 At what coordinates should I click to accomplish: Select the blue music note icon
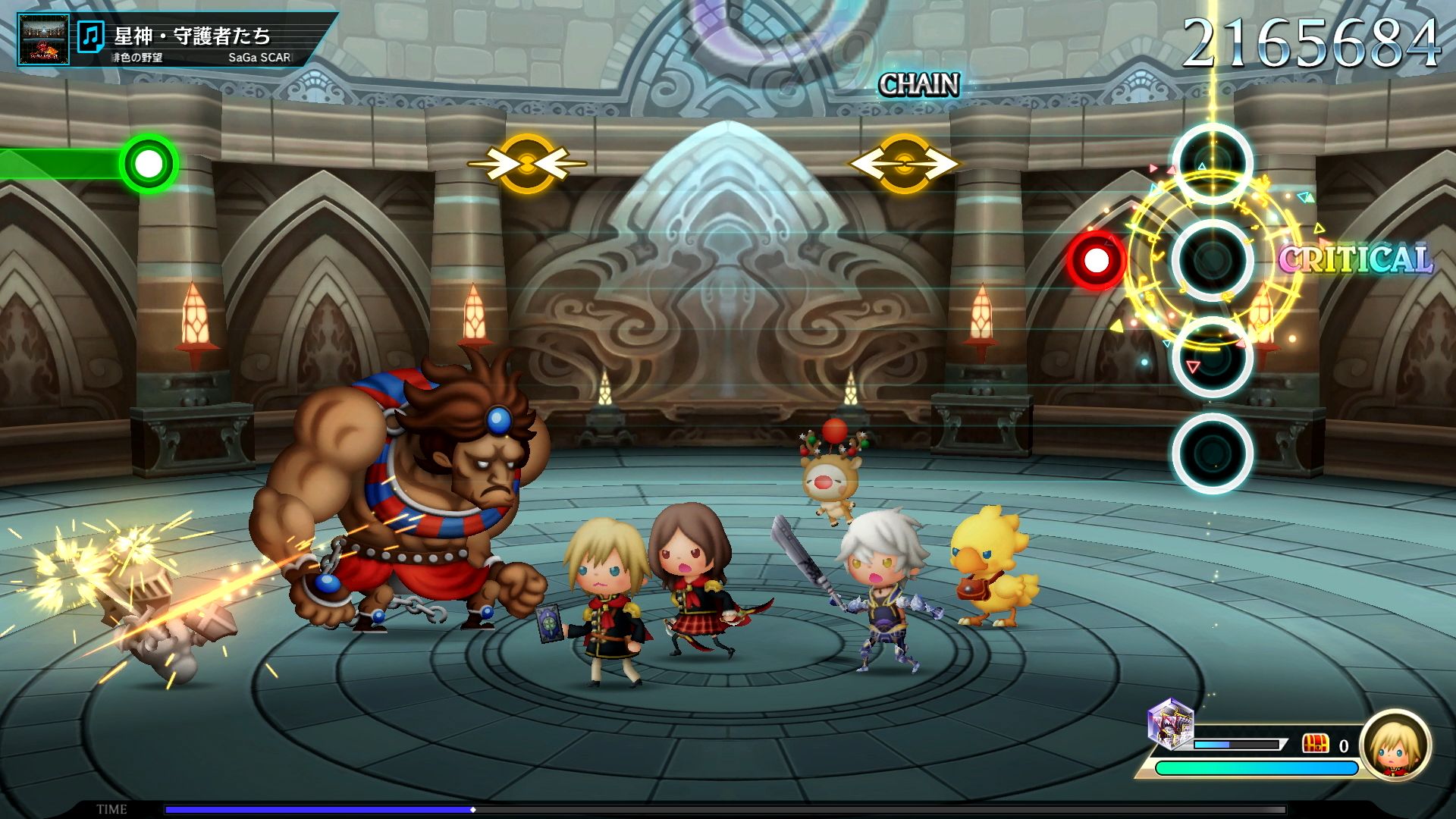tap(92, 36)
